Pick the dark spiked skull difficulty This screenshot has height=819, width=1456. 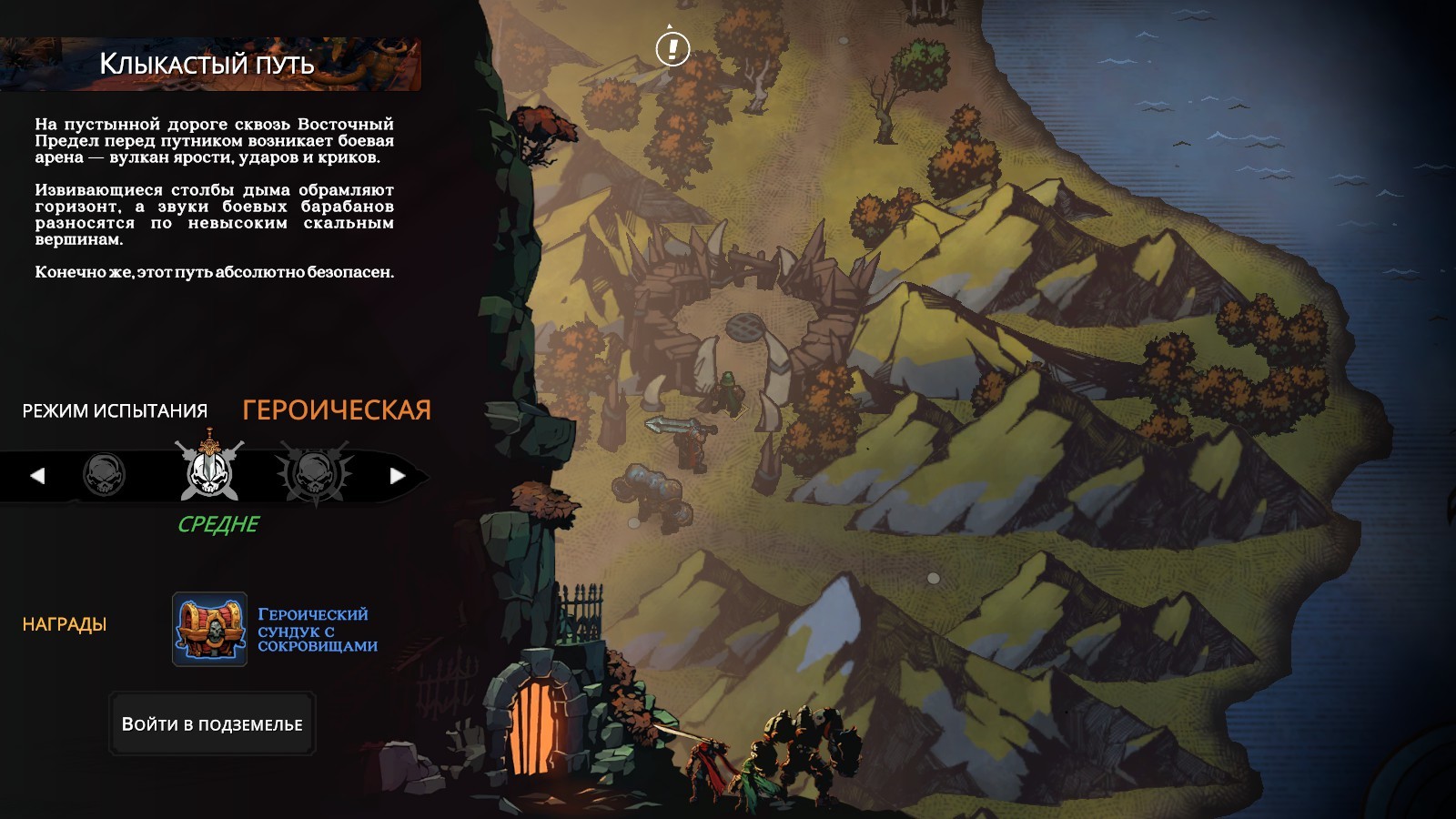click(314, 473)
